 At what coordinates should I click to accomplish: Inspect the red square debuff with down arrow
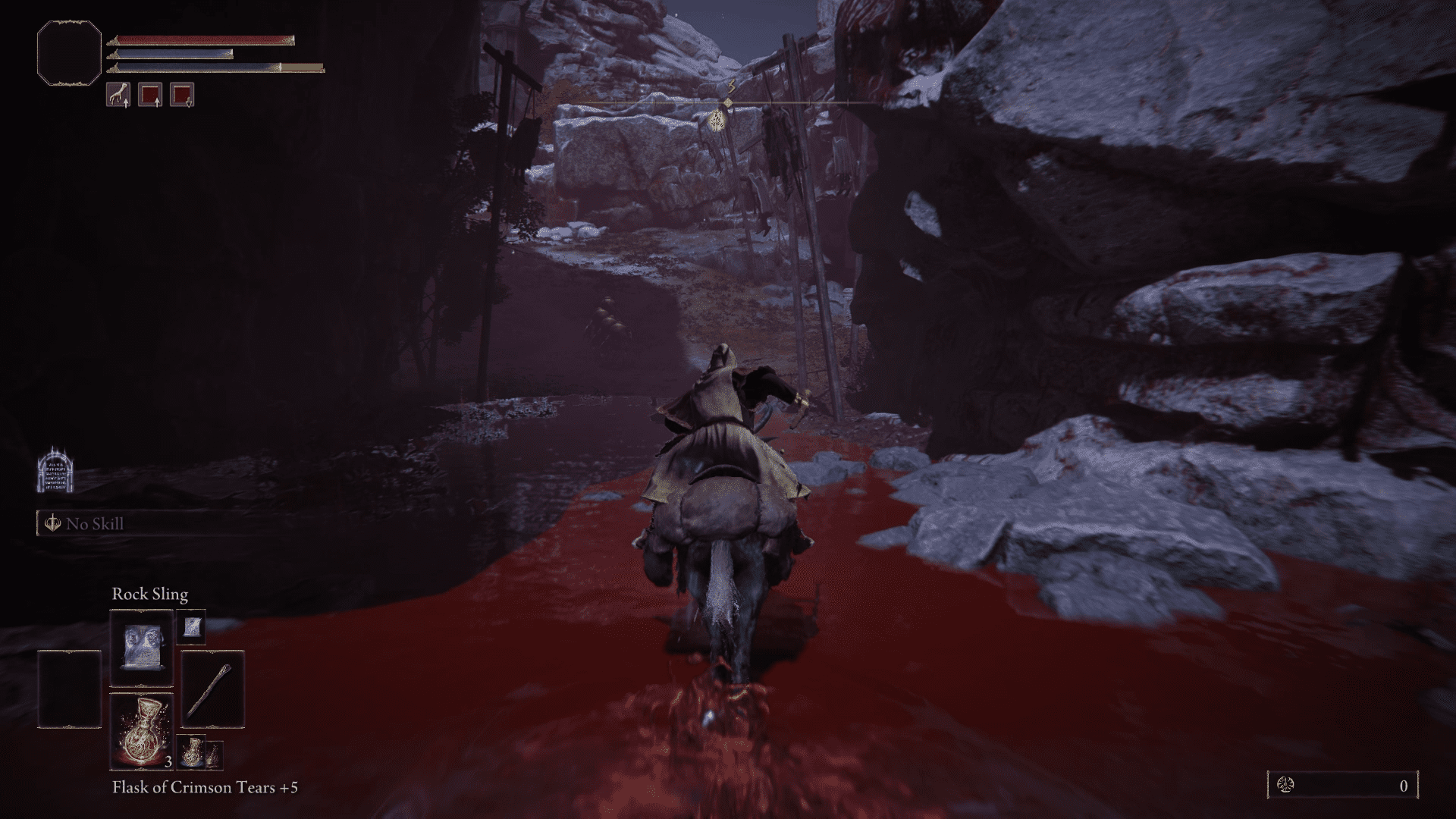point(182,95)
